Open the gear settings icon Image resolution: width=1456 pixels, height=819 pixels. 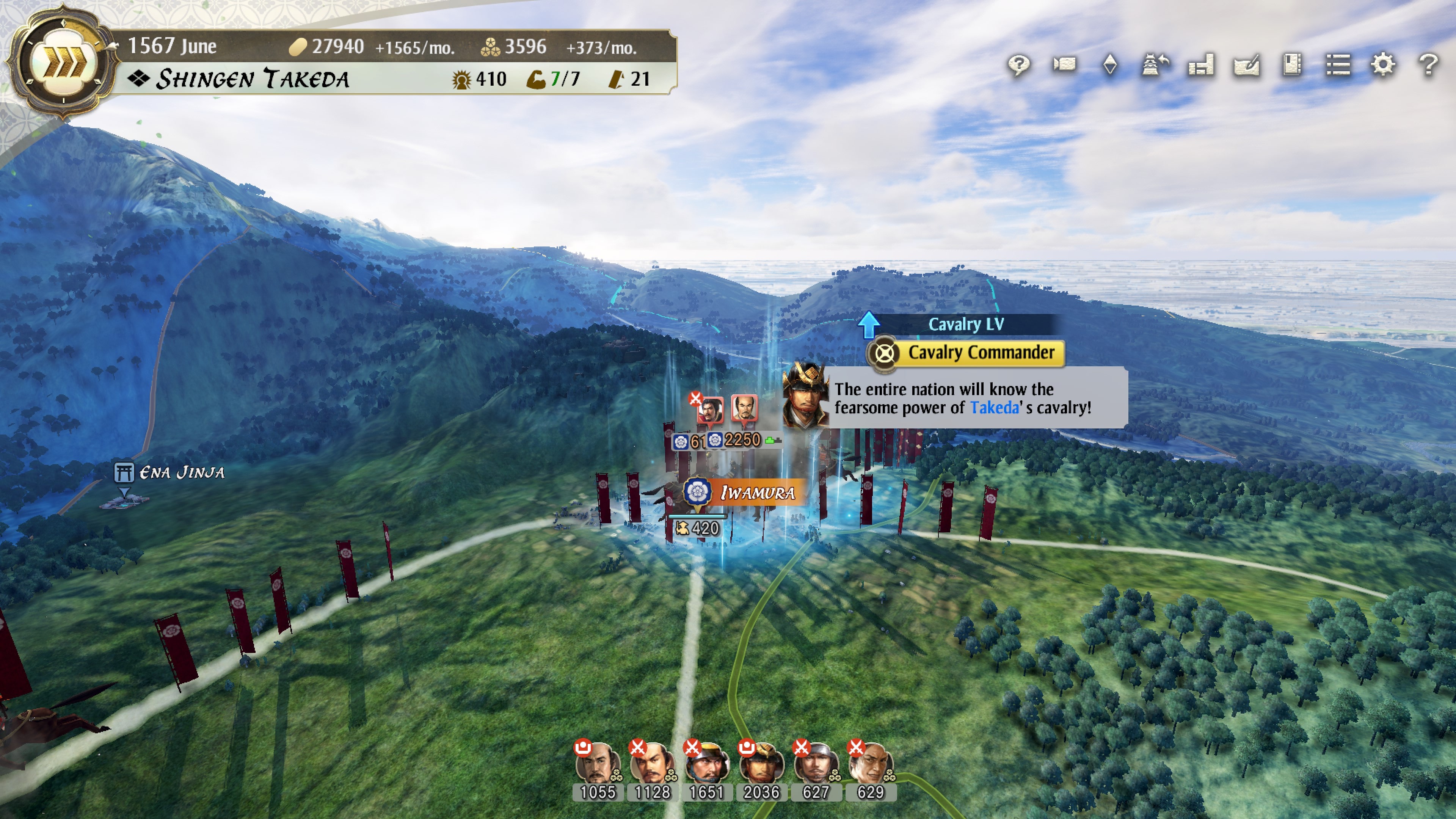(1383, 64)
